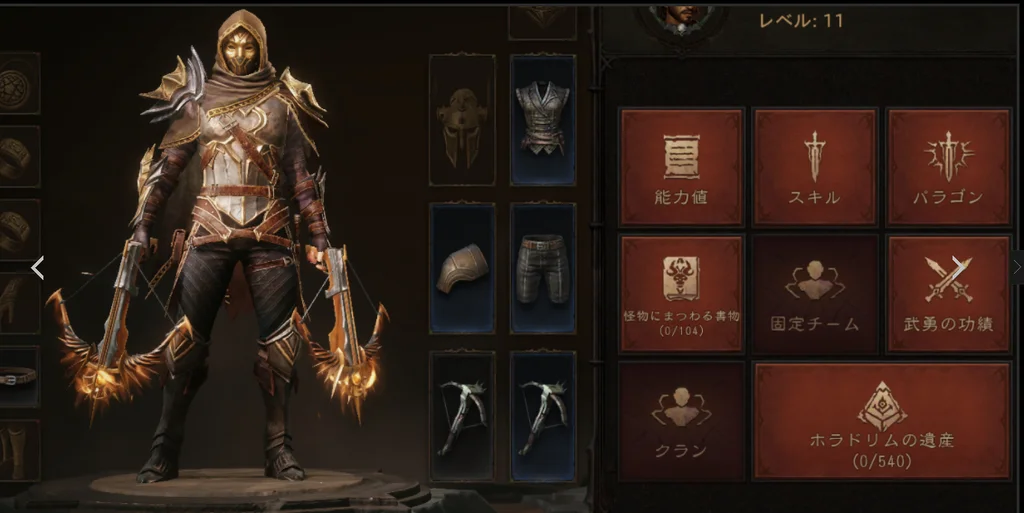Show the 武勇の功績 achievements
Viewport: 1024px width, 513px height.
[x=948, y=294]
